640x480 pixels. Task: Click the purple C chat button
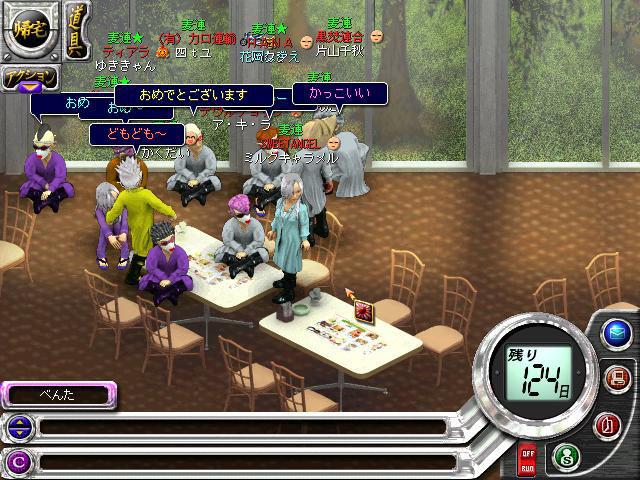click(18, 461)
